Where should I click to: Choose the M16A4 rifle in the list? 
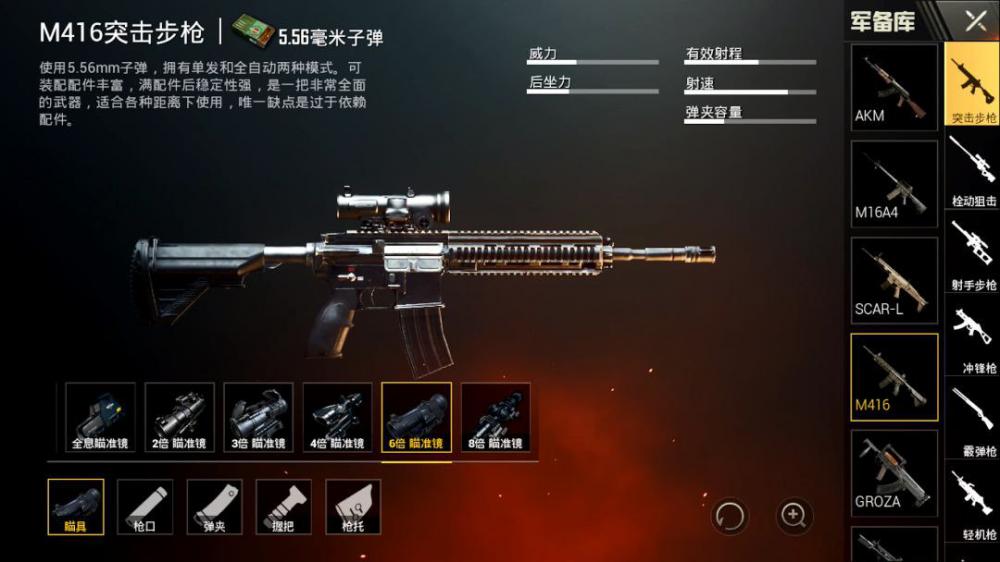pyautogui.click(x=894, y=183)
